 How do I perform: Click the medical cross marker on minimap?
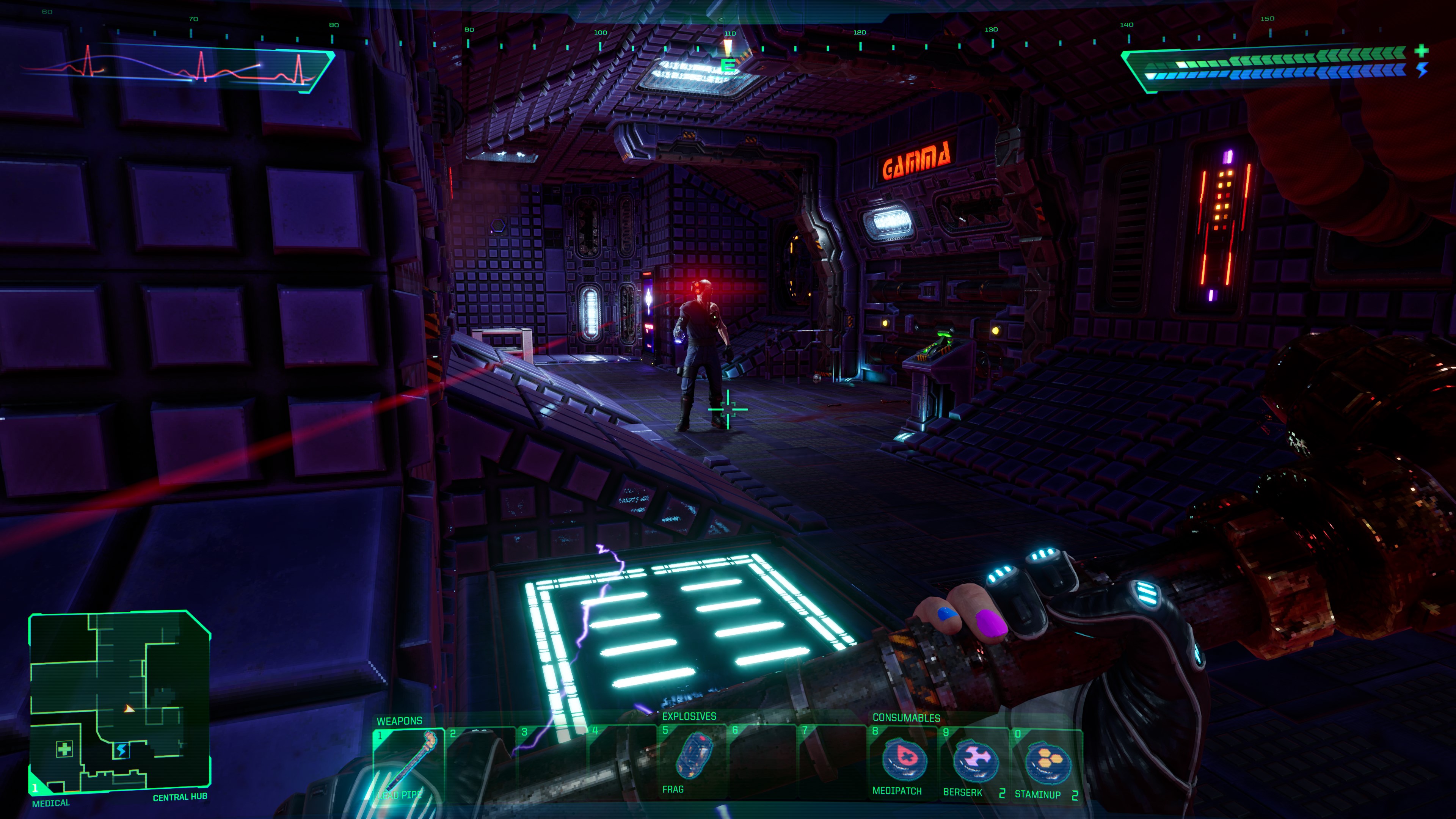(64, 750)
